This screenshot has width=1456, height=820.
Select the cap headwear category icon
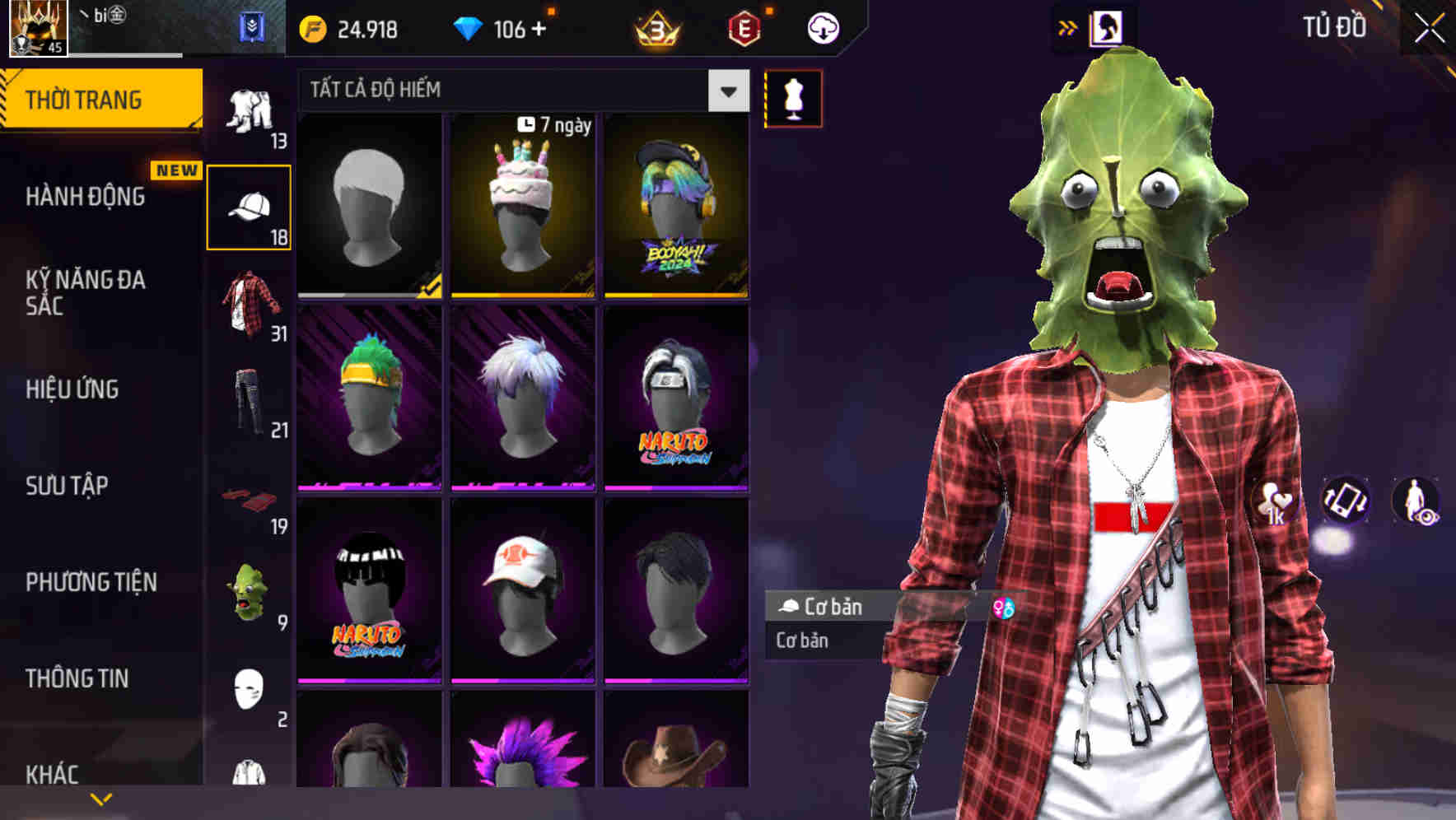[250, 205]
